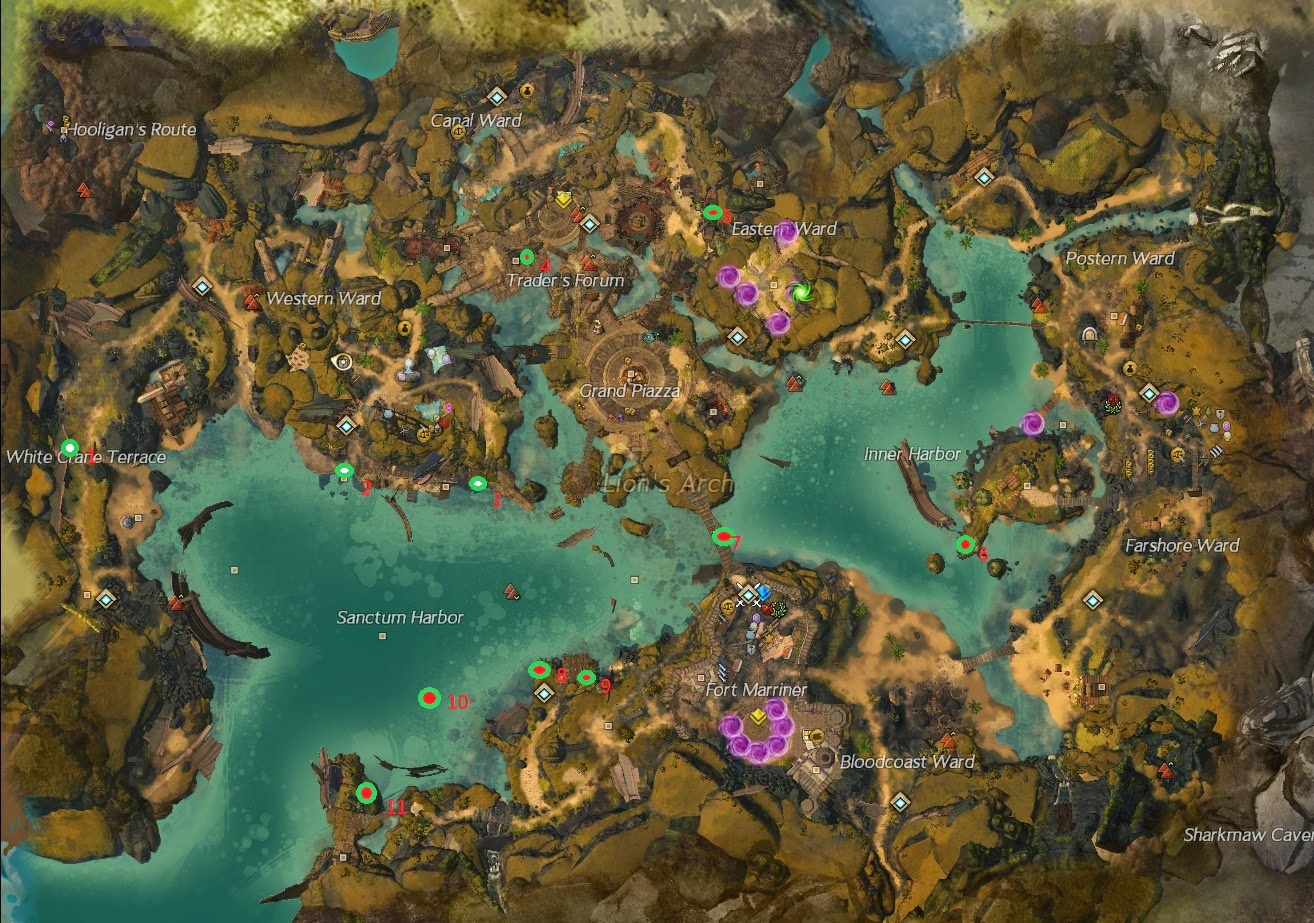The image size is (1314, 923).
Task: Click the crossed-swords waypoint in Fort Marriner
Action: click(x=748, y=594)
